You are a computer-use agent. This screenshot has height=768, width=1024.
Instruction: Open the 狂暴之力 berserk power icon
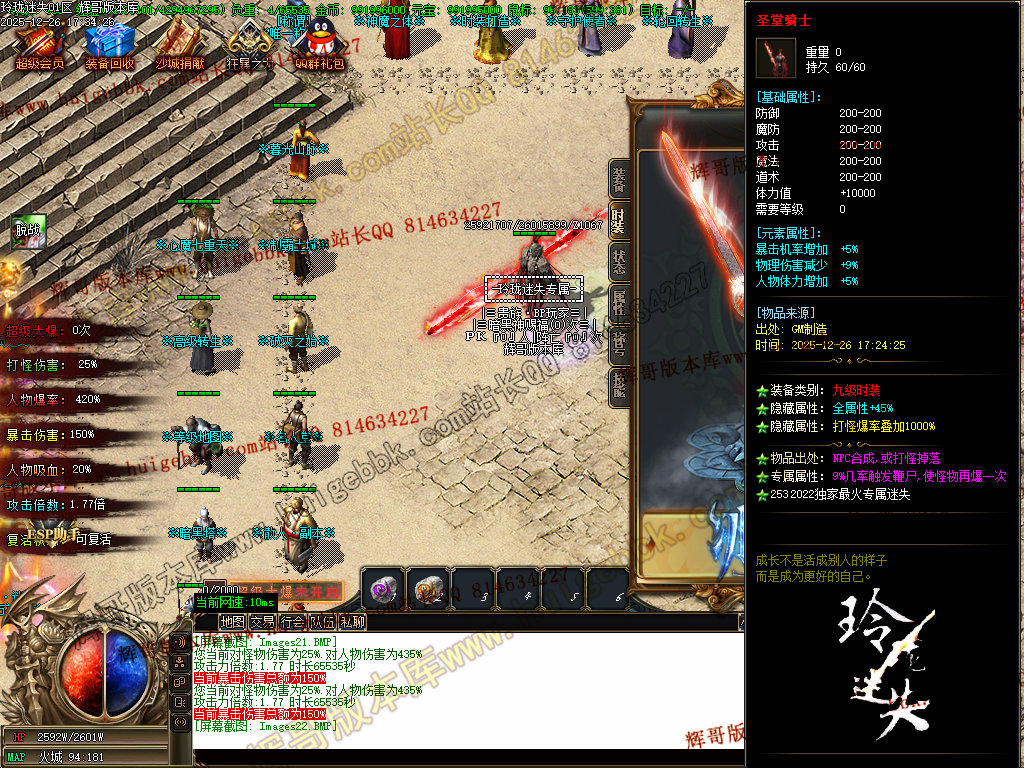247,44
